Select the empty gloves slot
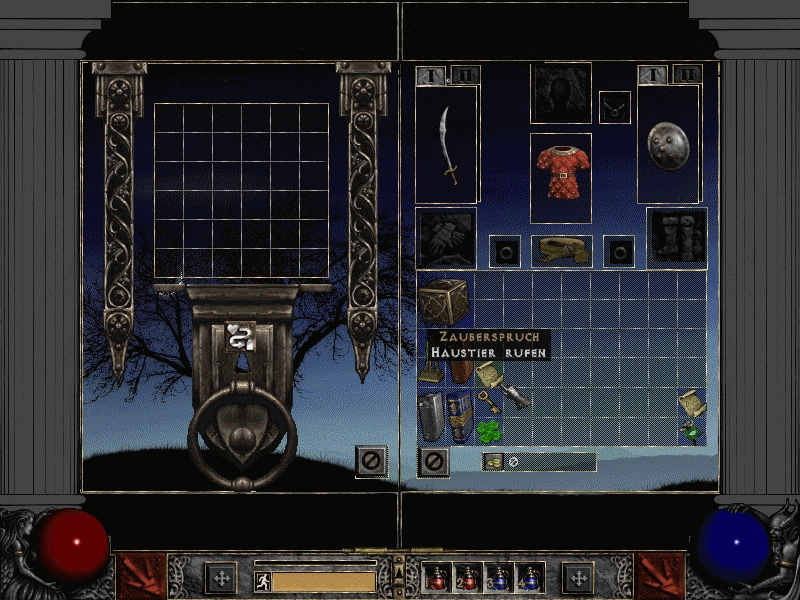The image size is (800, 600). [446, 238]
